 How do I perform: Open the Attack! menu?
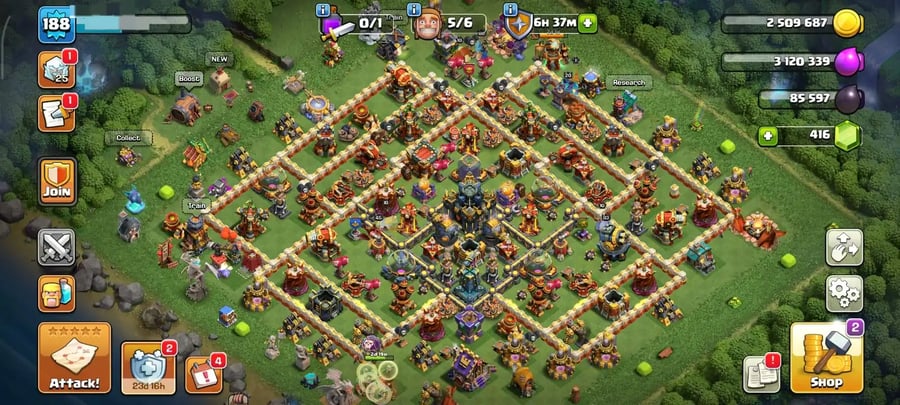coord(74,358)
